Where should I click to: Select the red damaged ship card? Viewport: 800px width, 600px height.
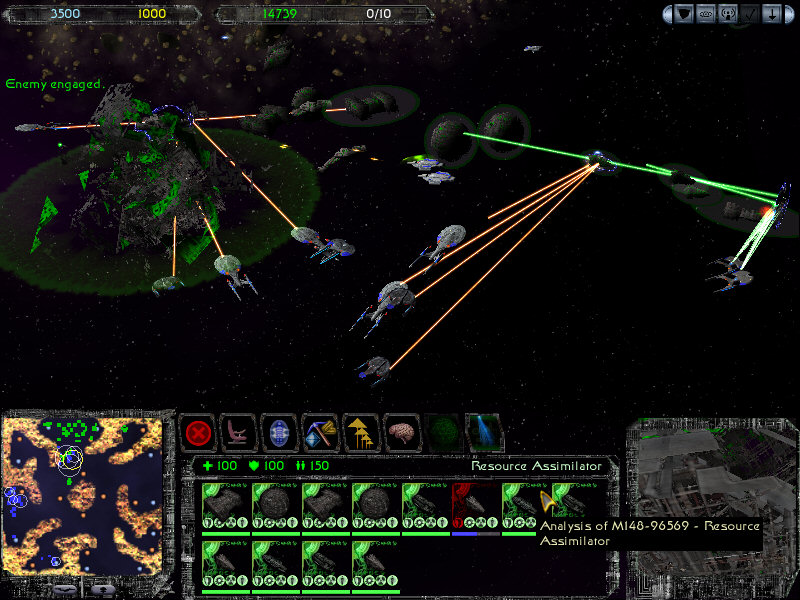pos(475,508)
